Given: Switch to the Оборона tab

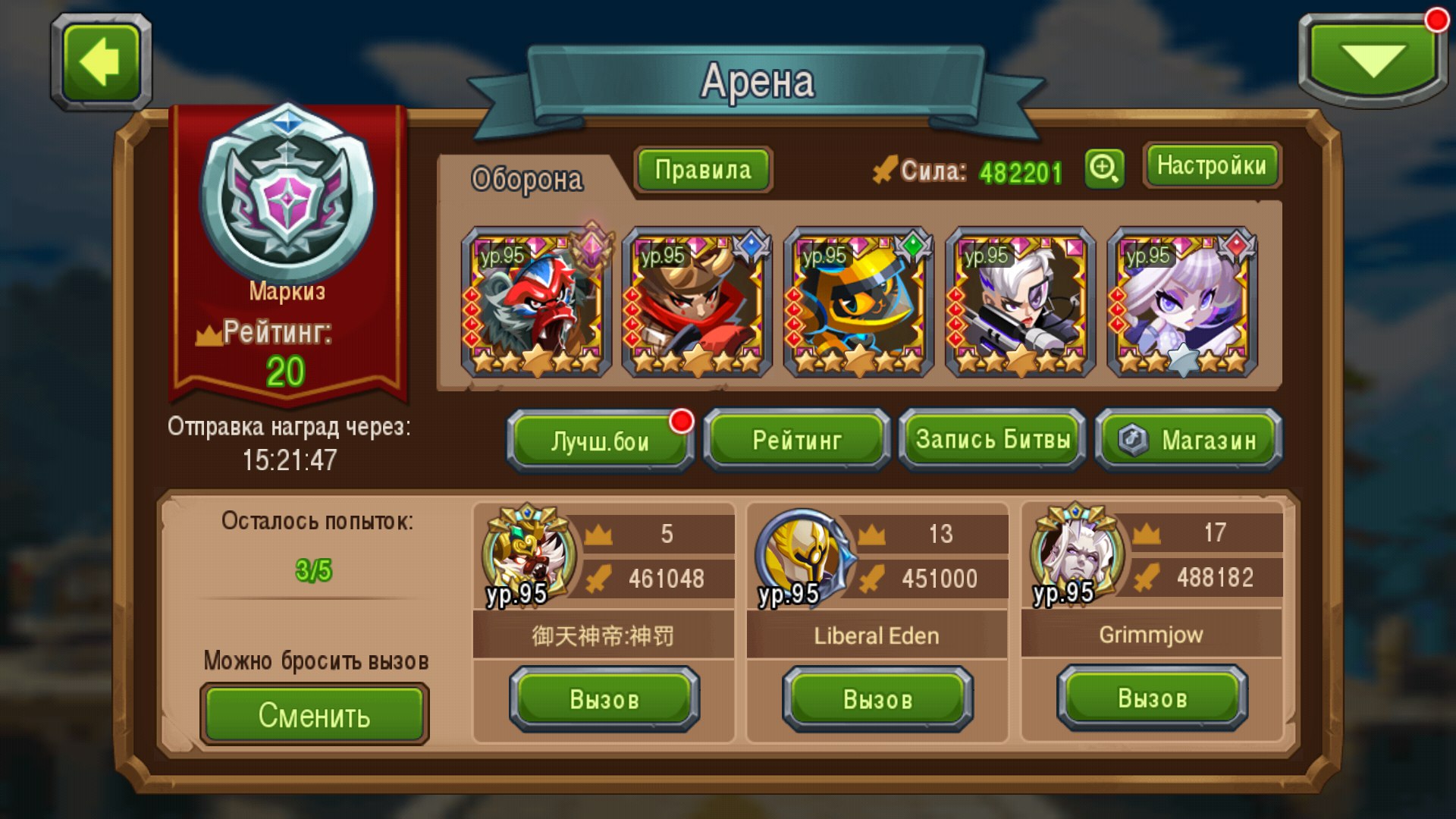Looking at the screenshot, I should coord(527,179).
